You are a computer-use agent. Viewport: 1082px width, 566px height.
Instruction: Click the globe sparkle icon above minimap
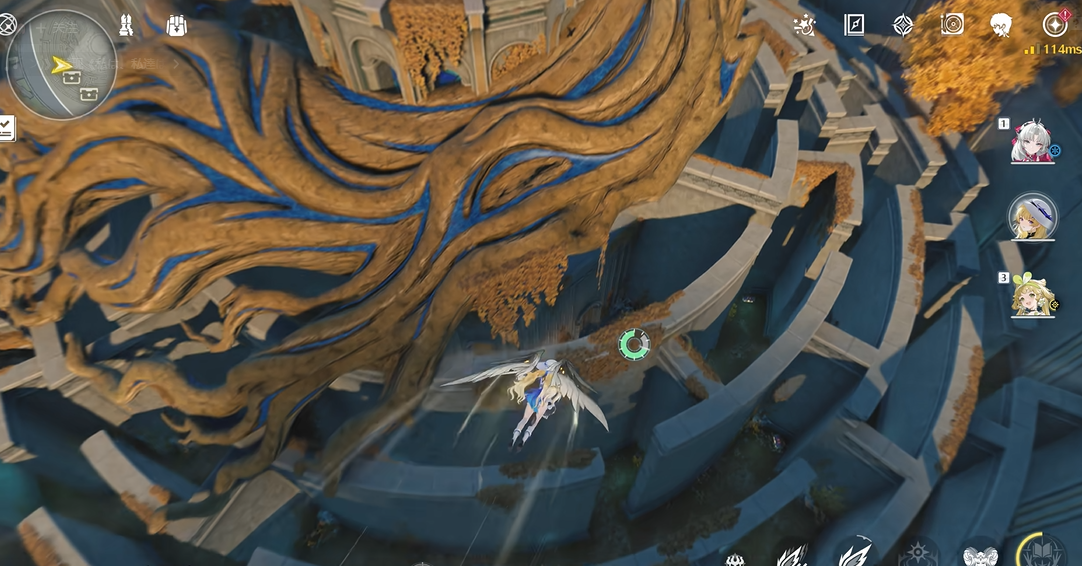tap(6, 25)
